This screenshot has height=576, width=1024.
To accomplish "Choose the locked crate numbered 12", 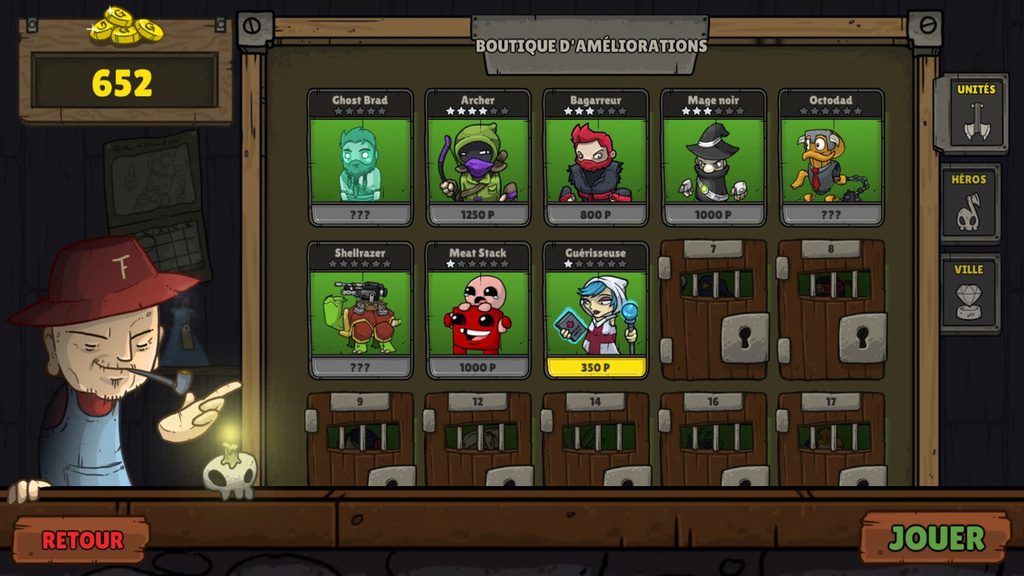I will pos(478,440).
